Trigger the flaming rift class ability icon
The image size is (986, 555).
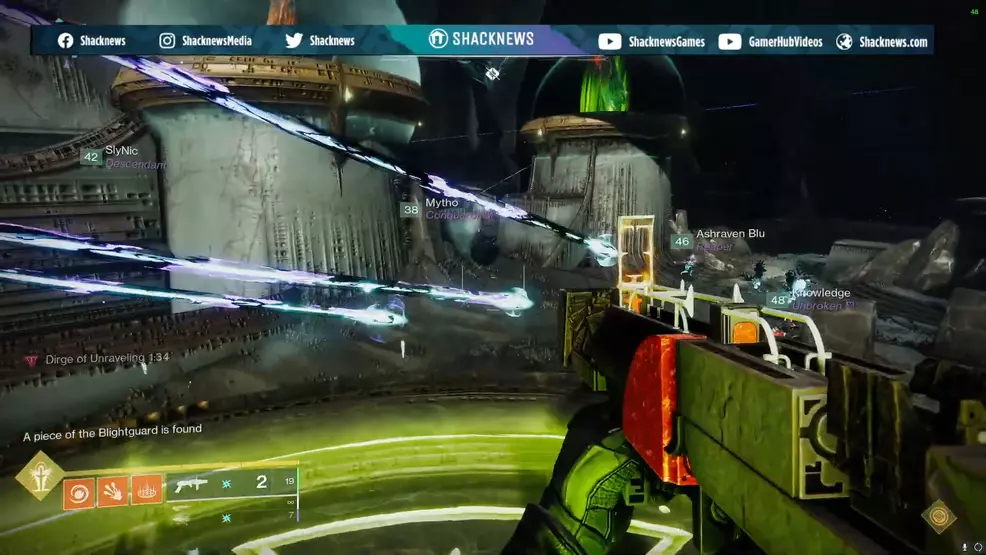[147, 489]
